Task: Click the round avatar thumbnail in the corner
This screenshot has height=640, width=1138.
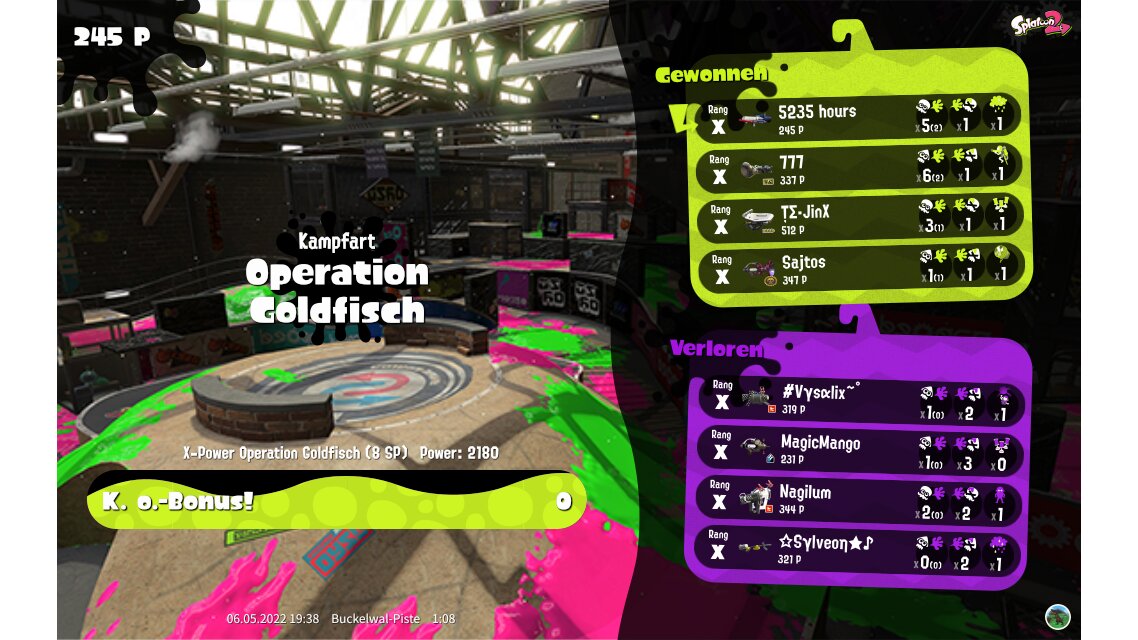Action: (x=1057, y=616)
